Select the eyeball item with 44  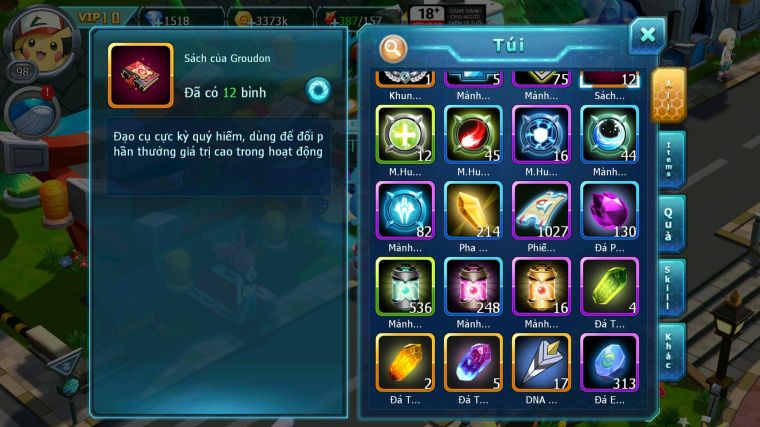609,134
